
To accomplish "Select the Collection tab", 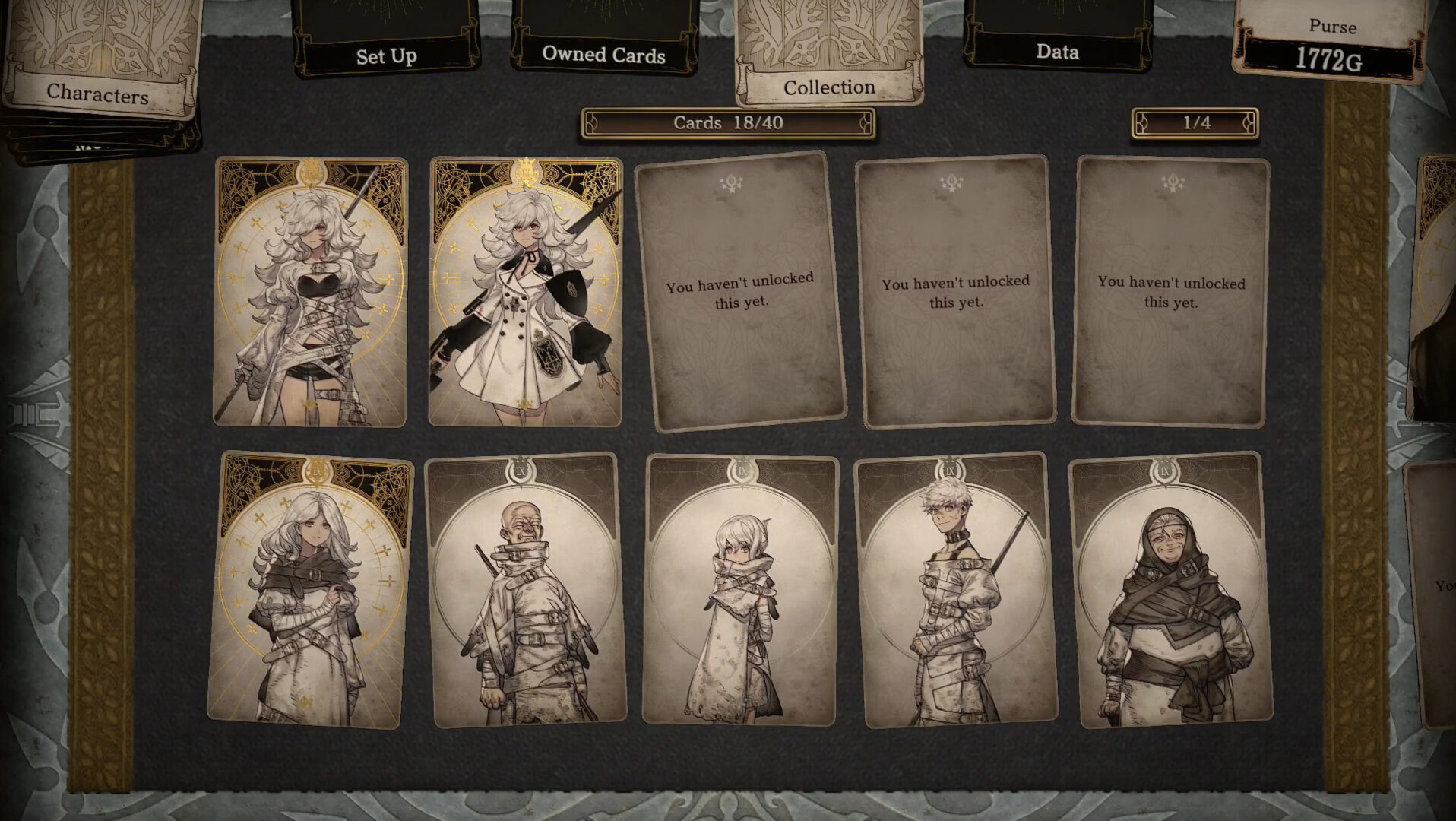I will pos(829,87).
